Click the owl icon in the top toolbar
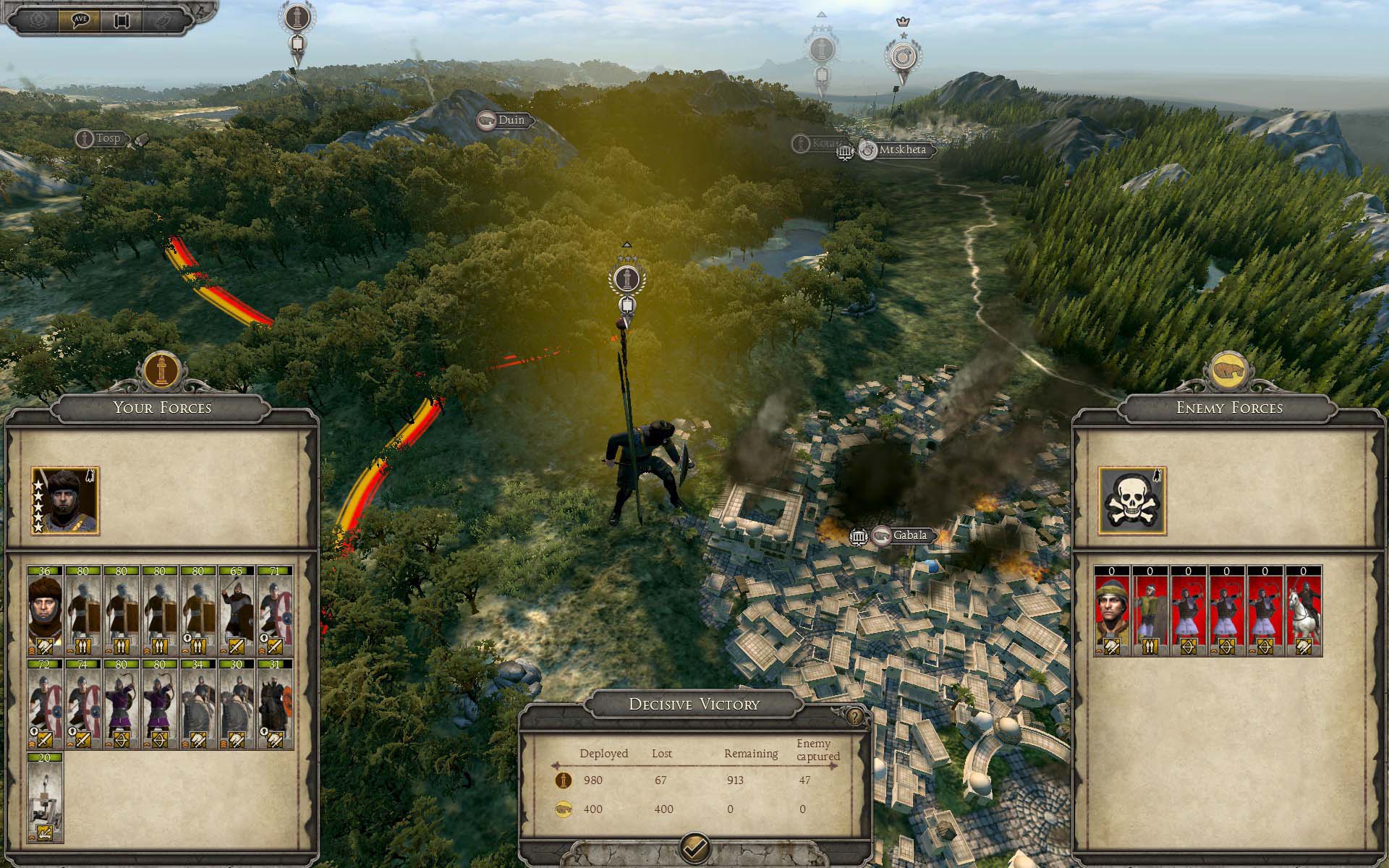 (161, 20)
